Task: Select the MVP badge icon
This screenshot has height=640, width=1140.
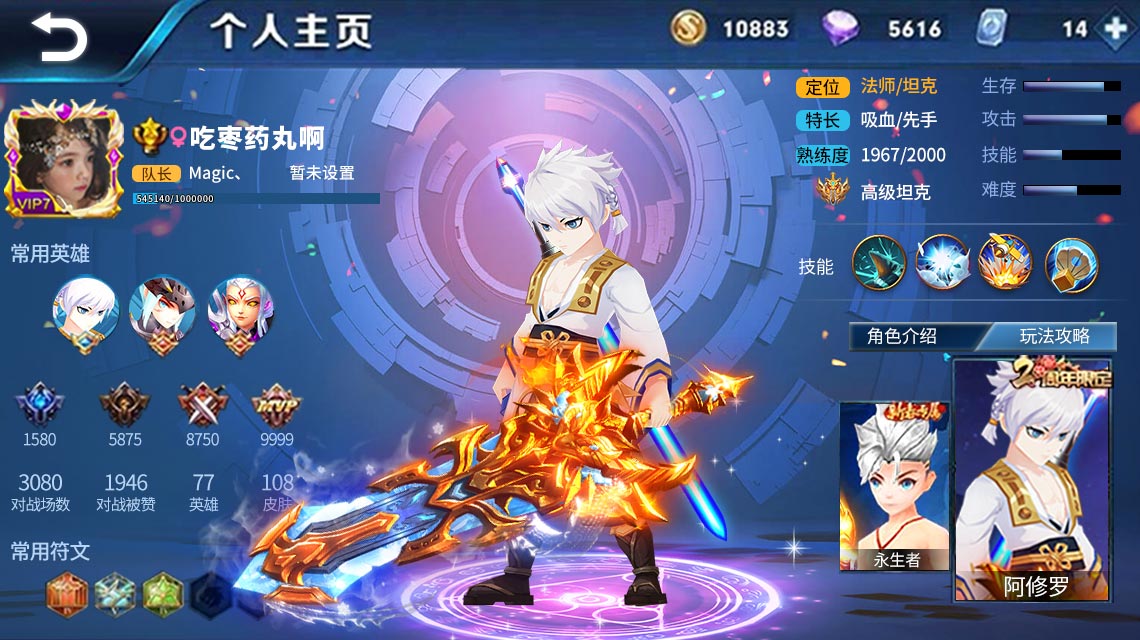Action: pyautogui.click(x=277, y=404)
